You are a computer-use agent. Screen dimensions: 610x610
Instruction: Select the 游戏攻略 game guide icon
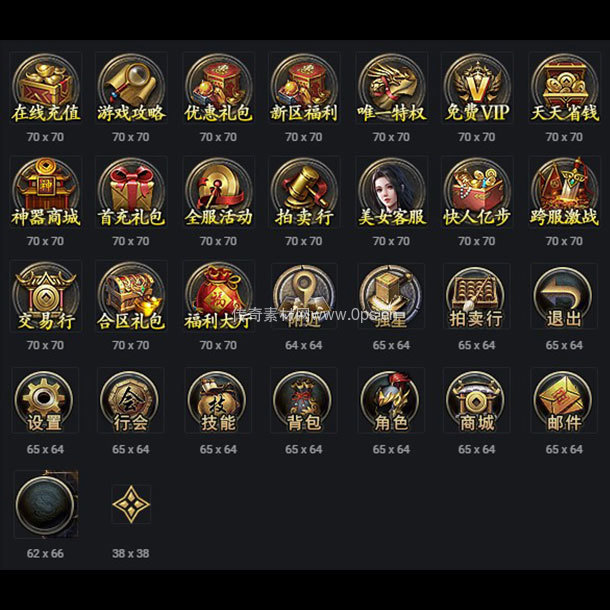131,88
